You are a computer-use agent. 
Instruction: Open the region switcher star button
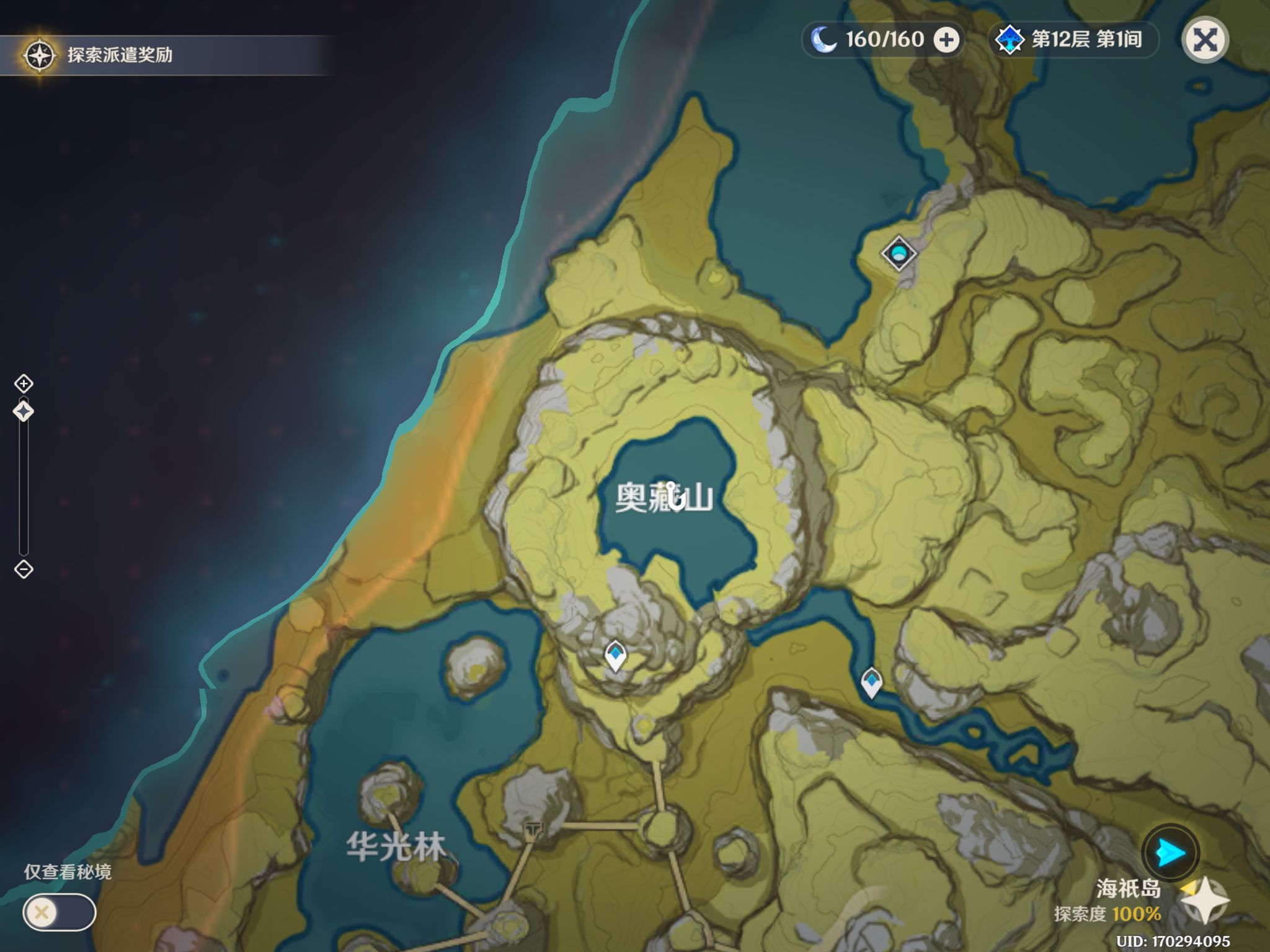pyautogui.click(x=1204, y=901)
